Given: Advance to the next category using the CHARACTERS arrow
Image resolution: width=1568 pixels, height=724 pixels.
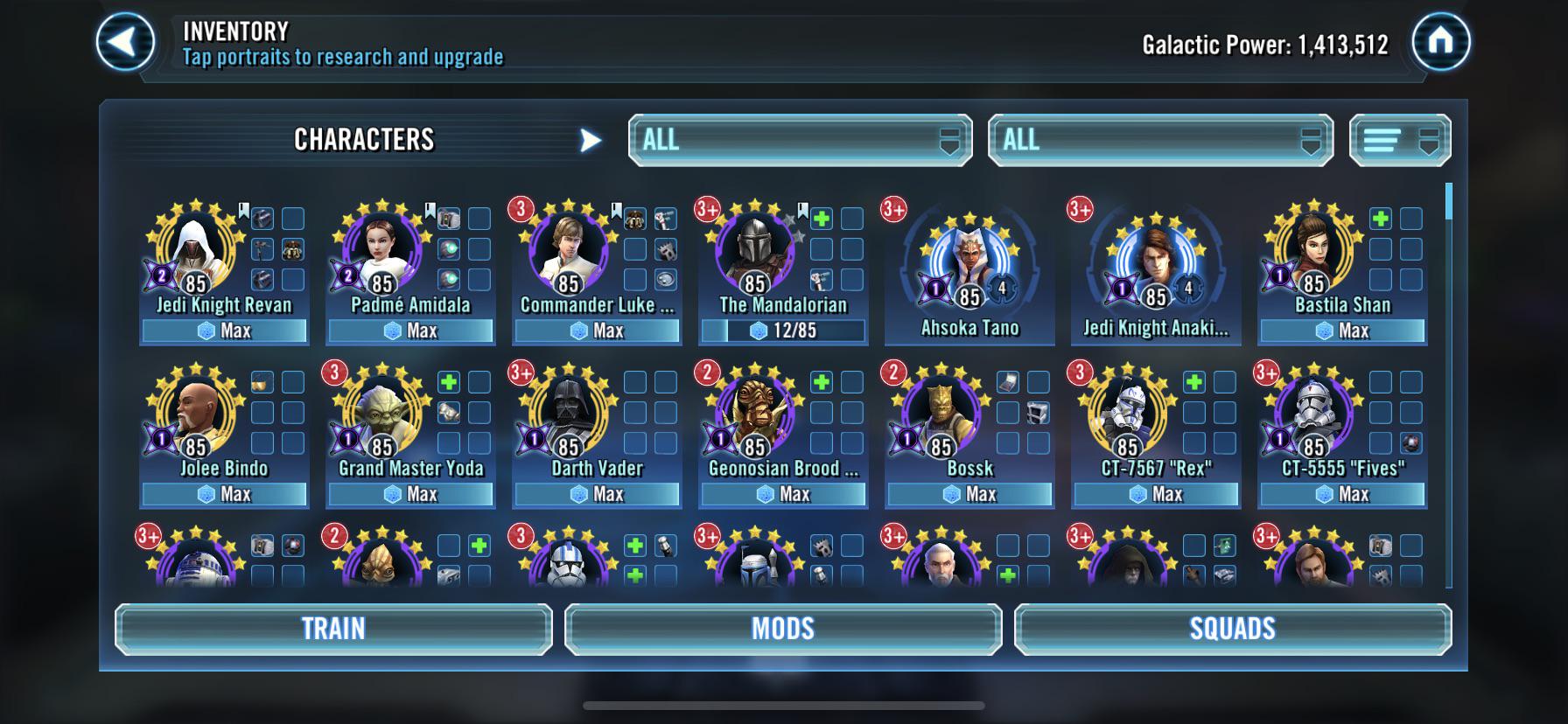Looking at the screenshot, I should [593, 138].
